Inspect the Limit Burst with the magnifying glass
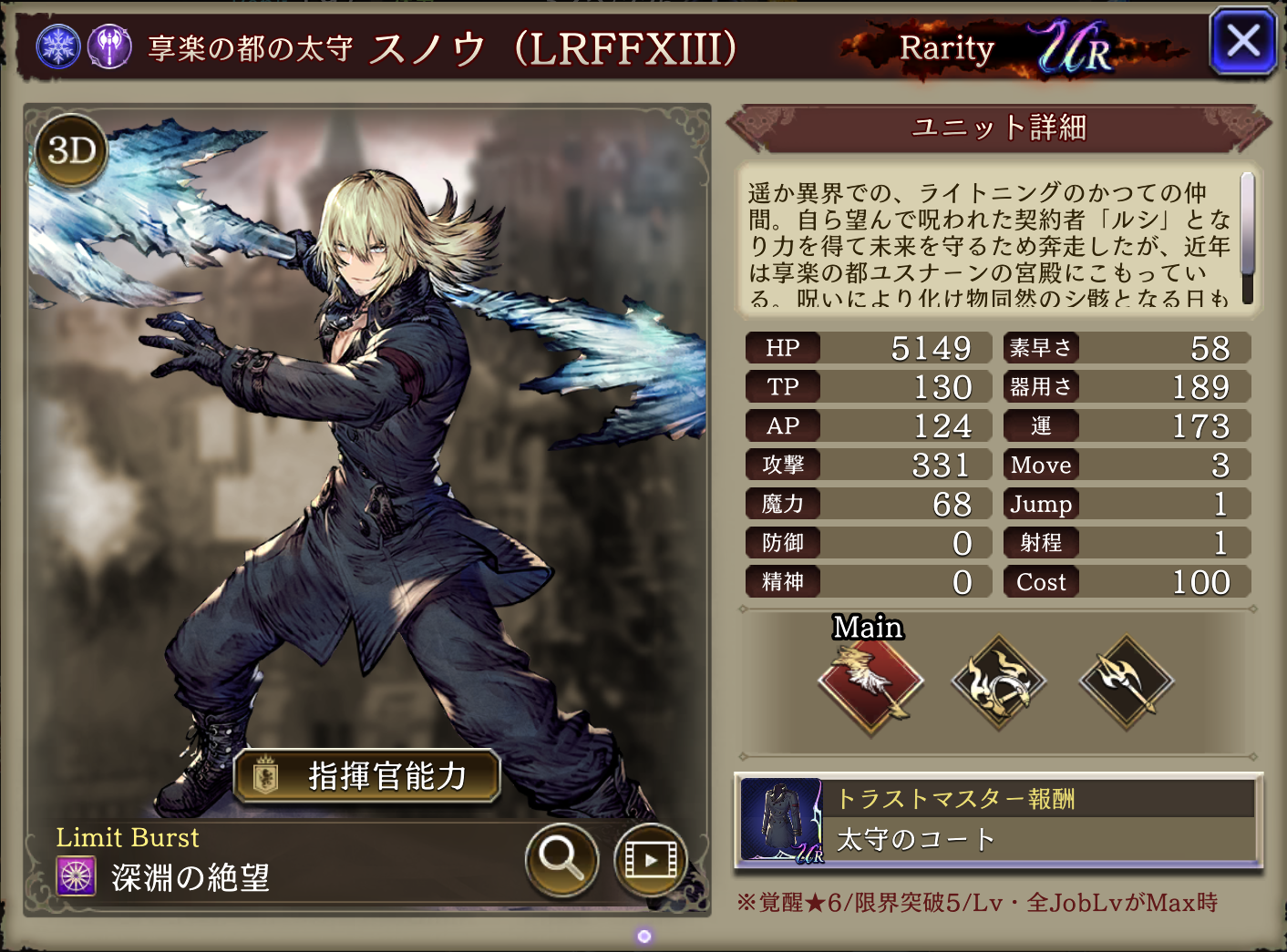This screenshot has height=952, width=1287. 561,858
